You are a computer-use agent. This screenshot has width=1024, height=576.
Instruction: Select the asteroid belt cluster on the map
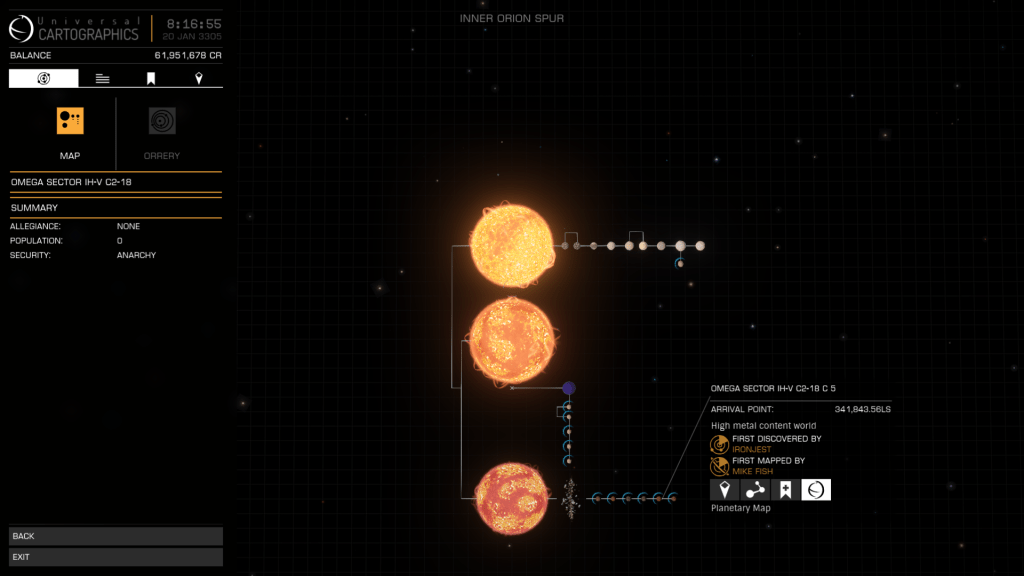tap(570, 497)
